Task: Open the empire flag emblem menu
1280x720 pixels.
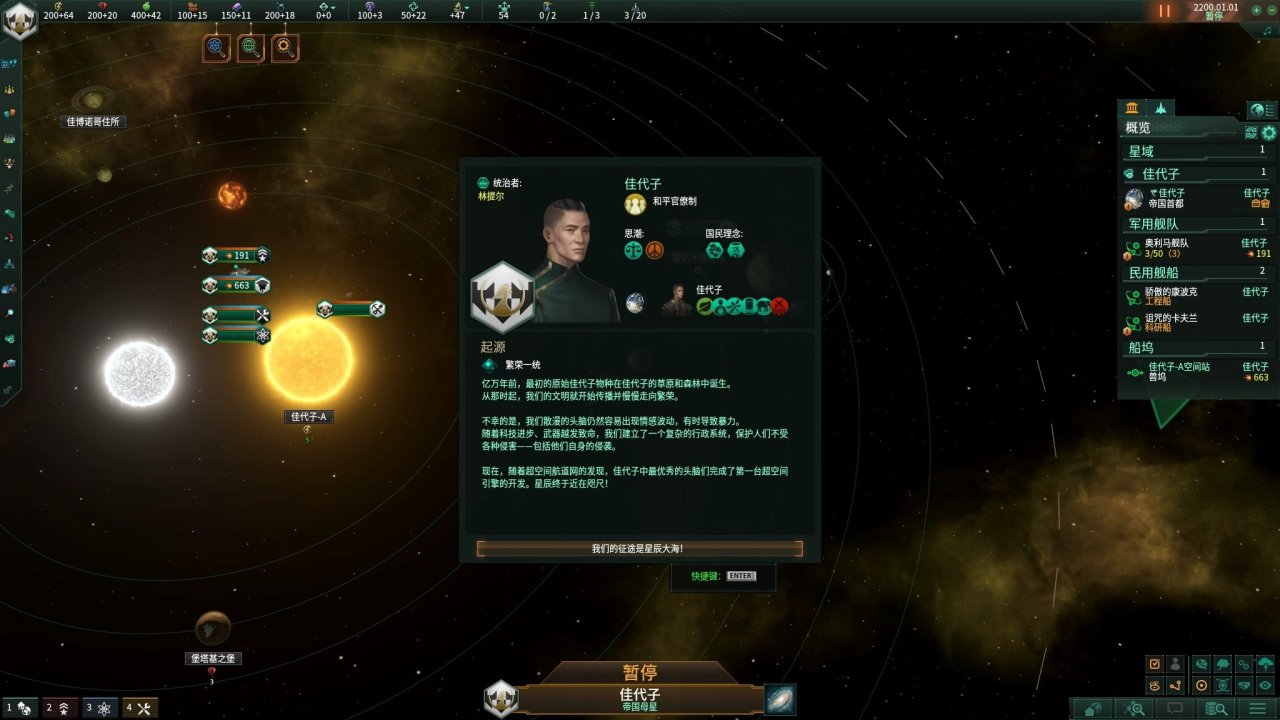Action: point(20,20)
